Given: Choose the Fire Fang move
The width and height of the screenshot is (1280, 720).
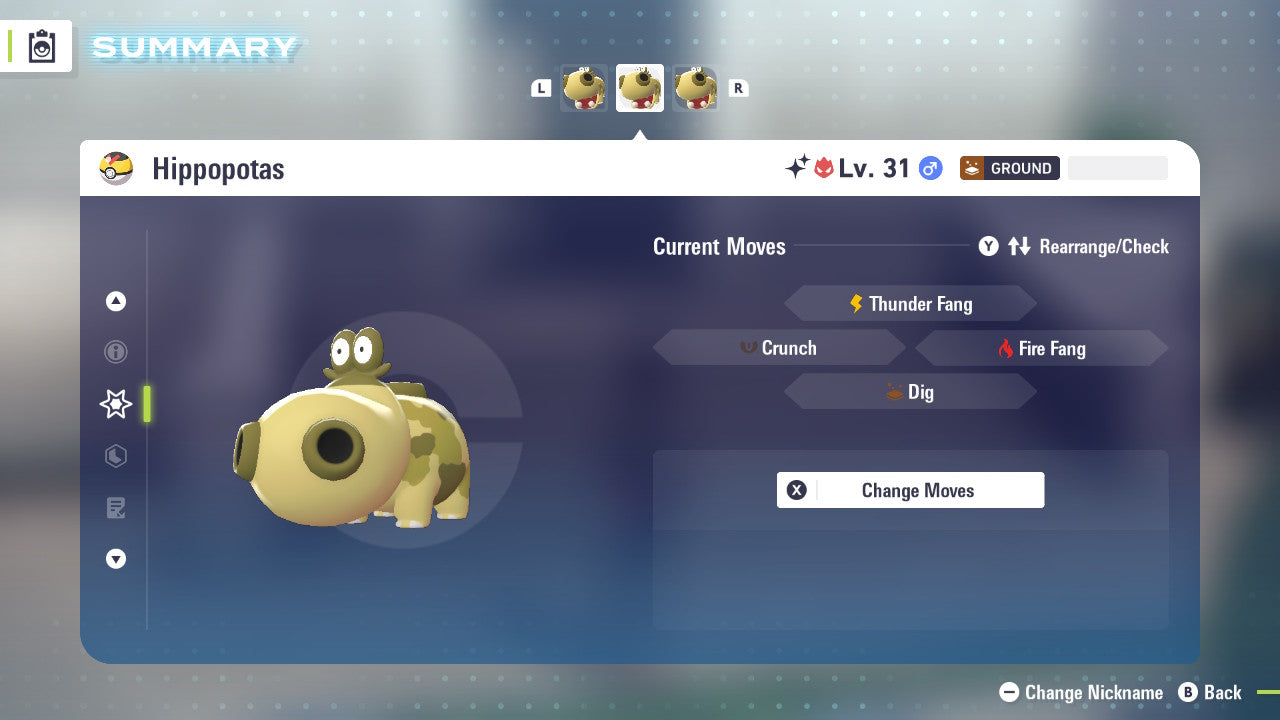Looking at the screenshot, I should (1041, 348).
